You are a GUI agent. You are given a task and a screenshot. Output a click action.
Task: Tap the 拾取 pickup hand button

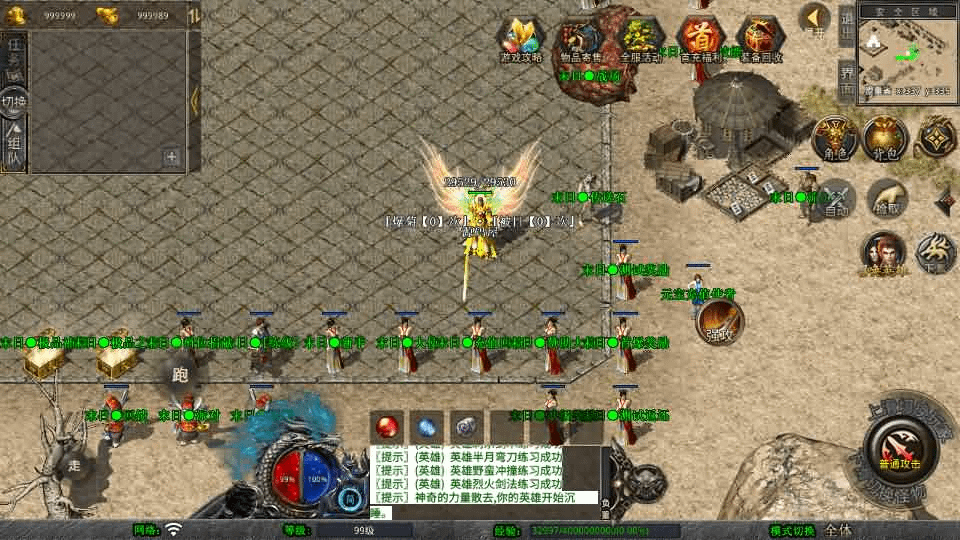click(886, 199)
